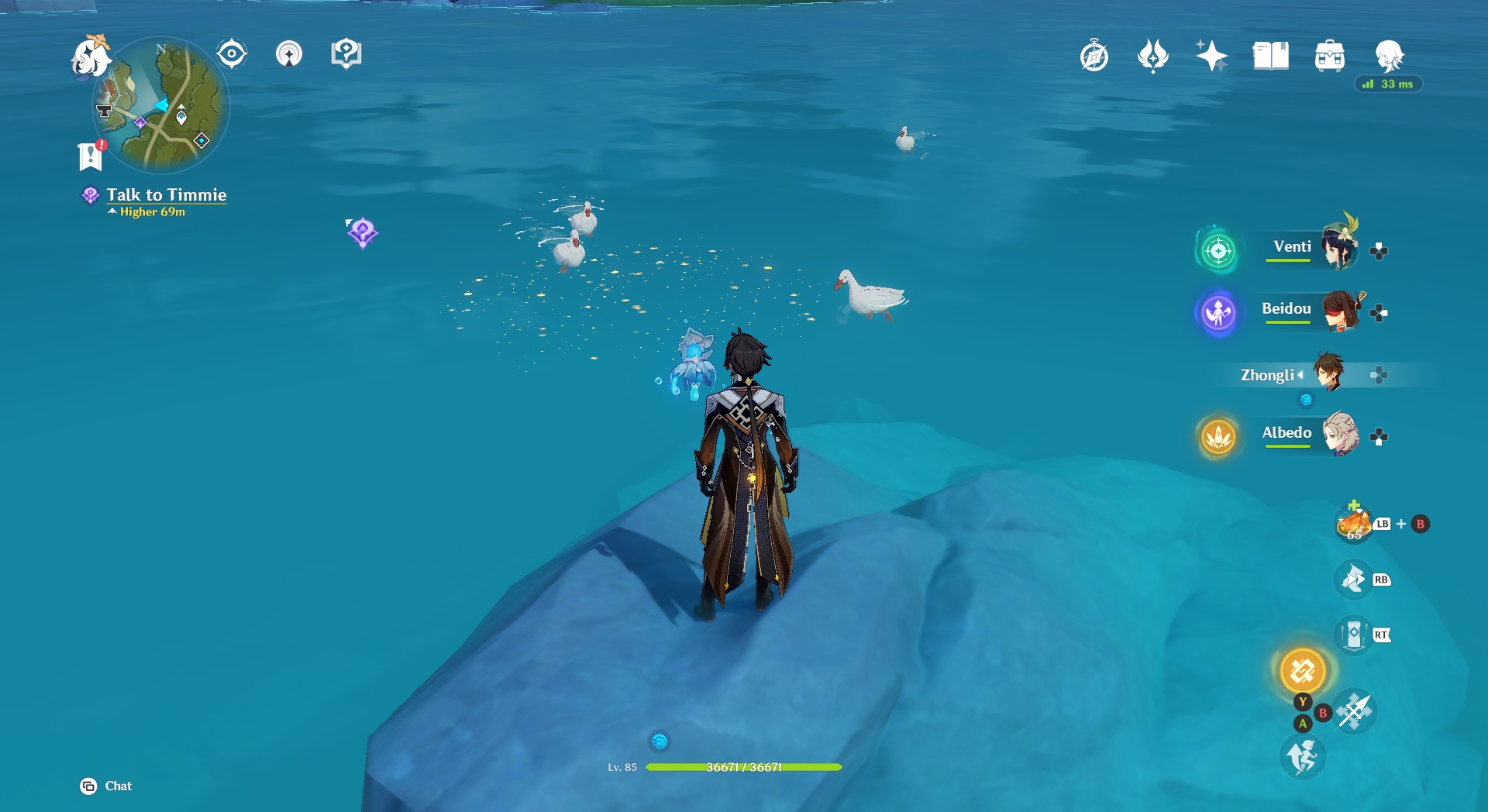Open the Adventurer Handbook book icon
1488x812 pixels.
(x=1270, y=57)
